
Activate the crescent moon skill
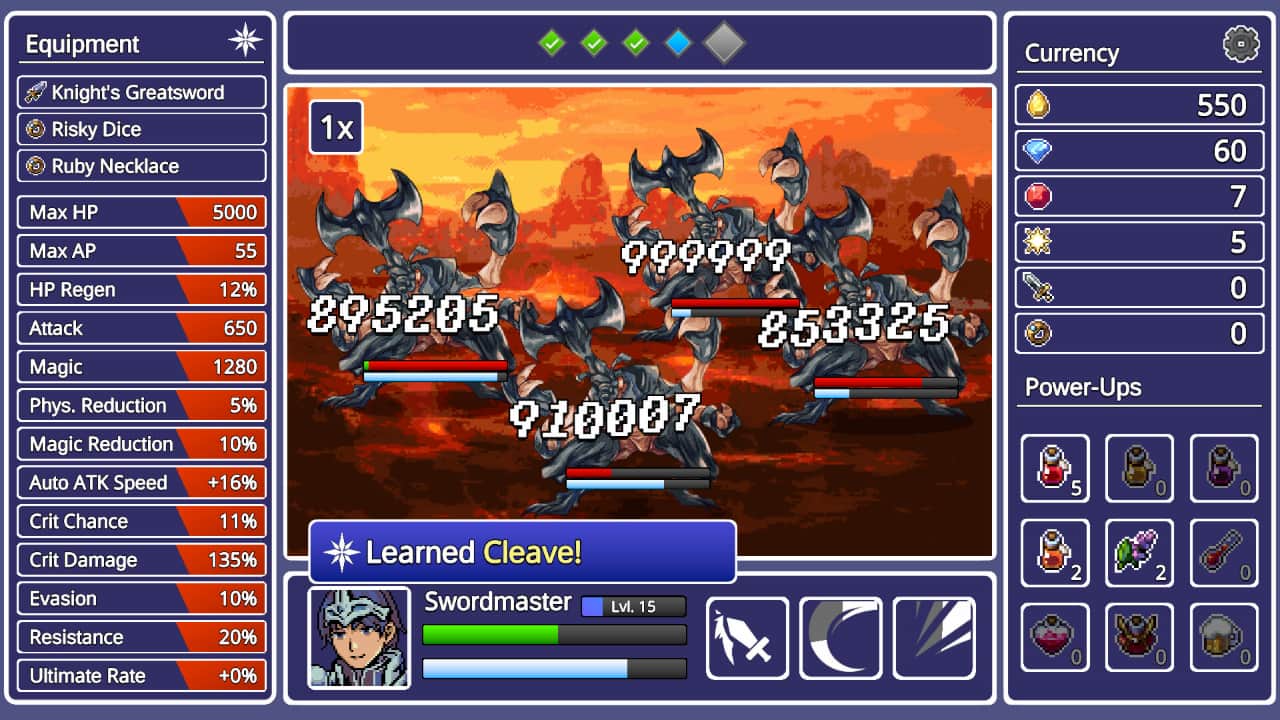(841, 637)
